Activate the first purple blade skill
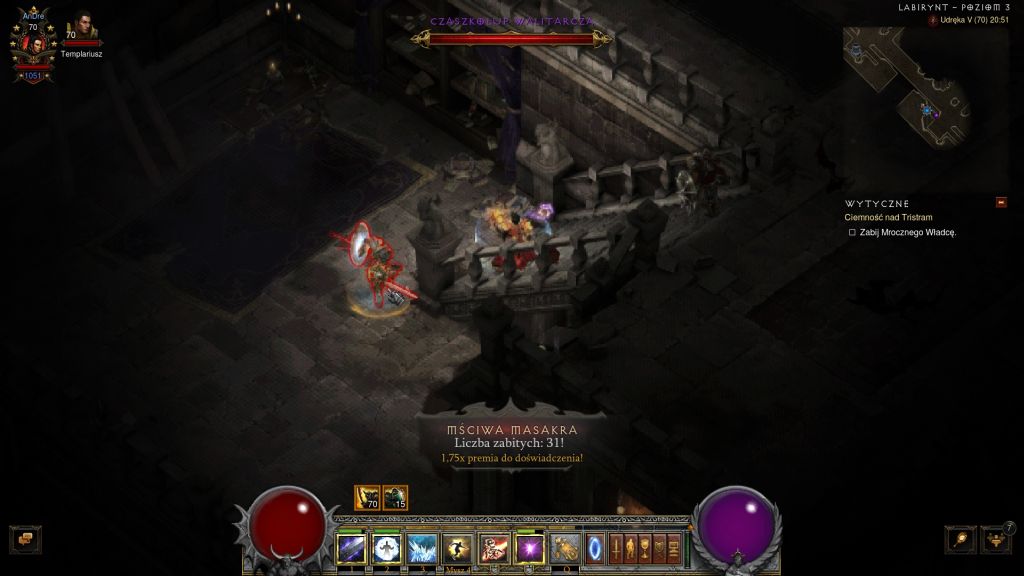This screenshot has width=1024, height=576. [351, 548]
